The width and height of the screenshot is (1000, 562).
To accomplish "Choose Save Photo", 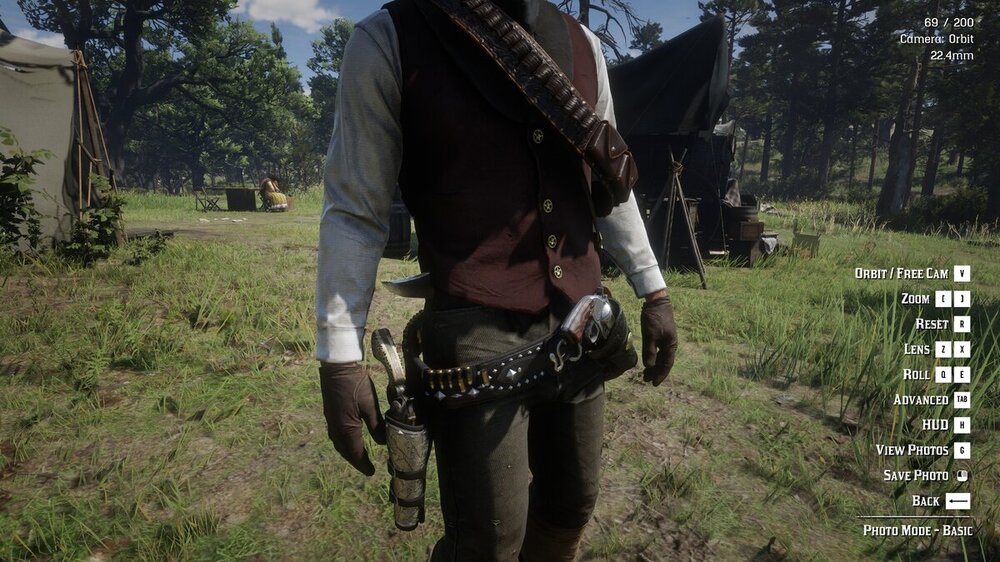I will pyautogui.click(x=916, y=476).
